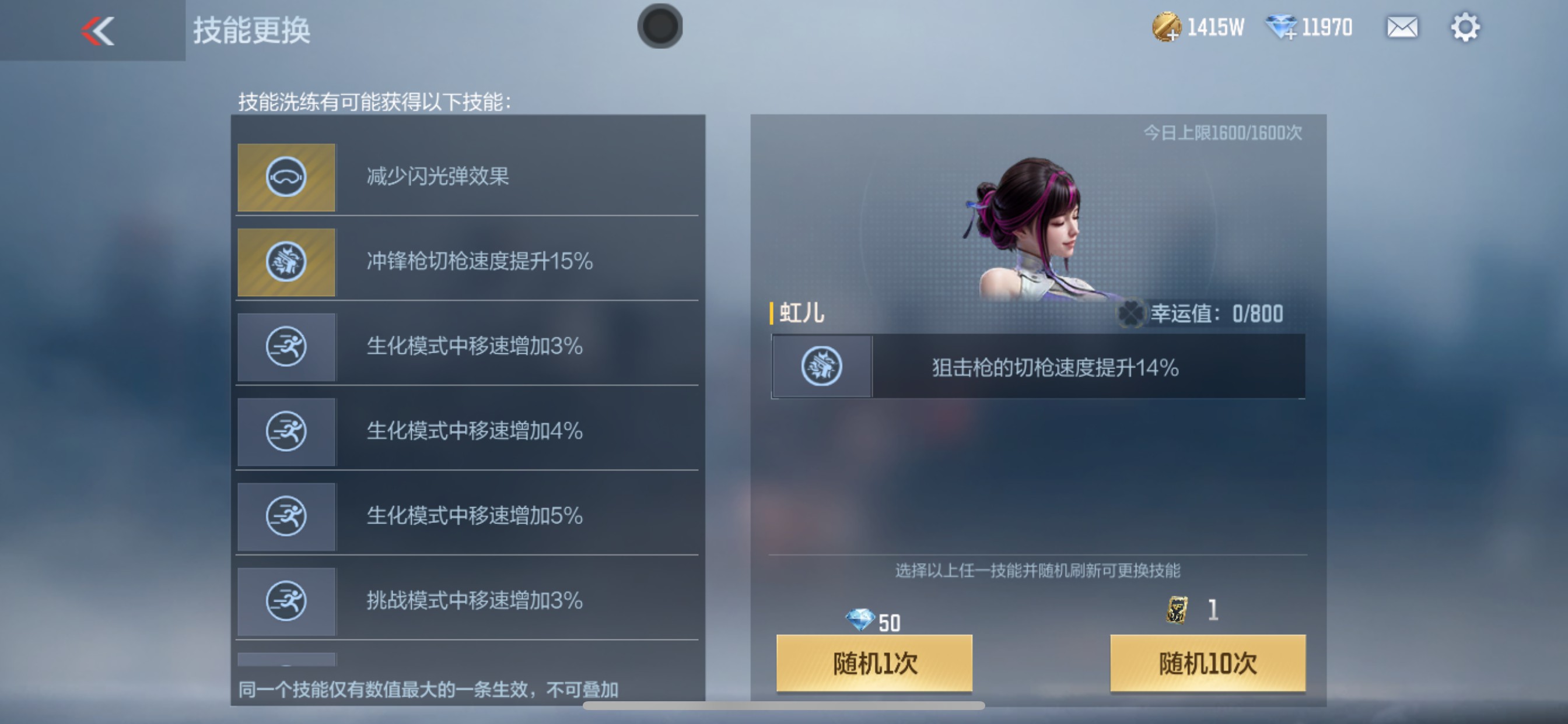Click the clover icon beside 幸运值
Image resolution: width=1568 pixels, height=724 pixels.
(1132, 314)
